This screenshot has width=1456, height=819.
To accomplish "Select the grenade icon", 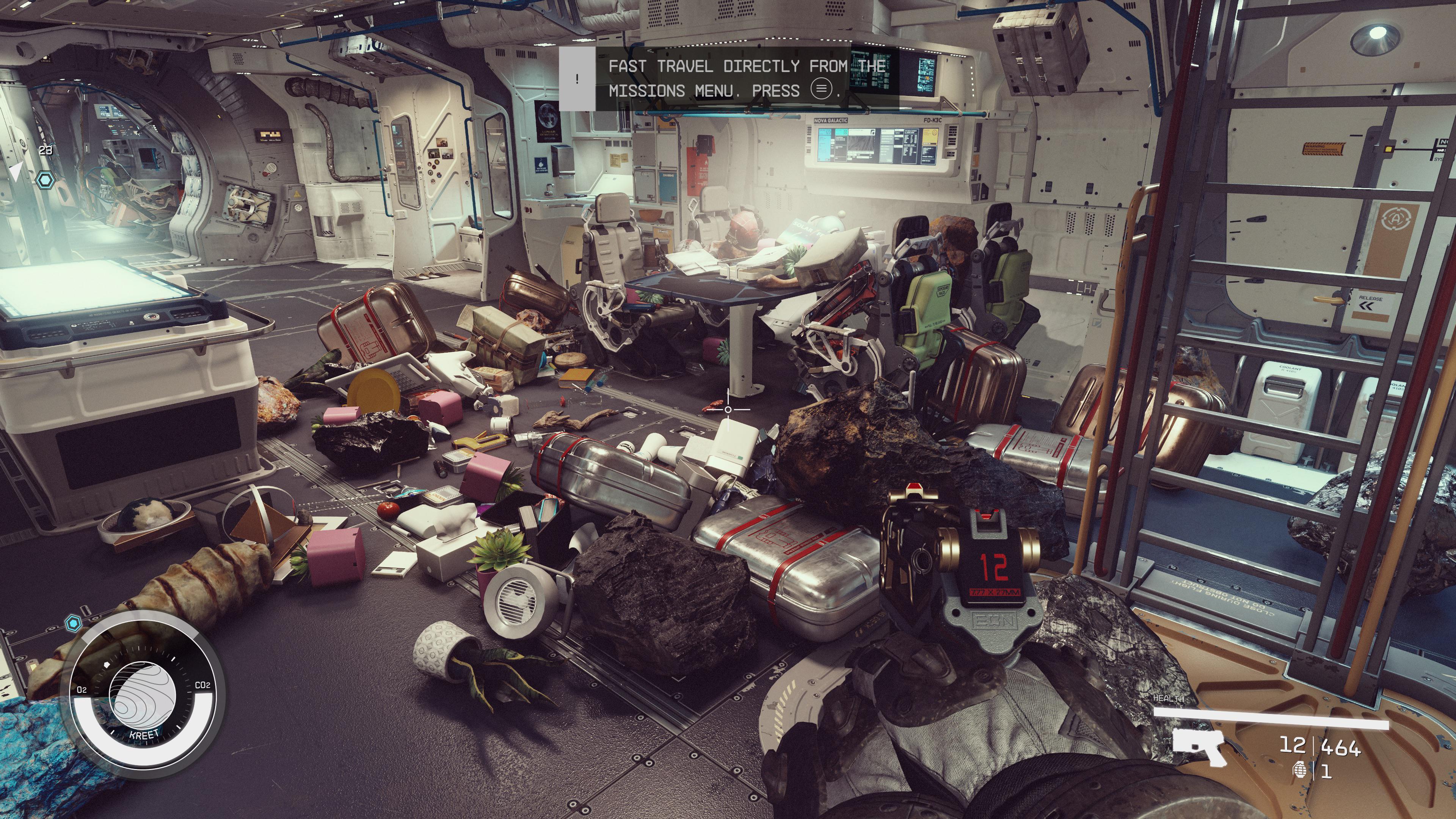I will [x=1299, y=770].
